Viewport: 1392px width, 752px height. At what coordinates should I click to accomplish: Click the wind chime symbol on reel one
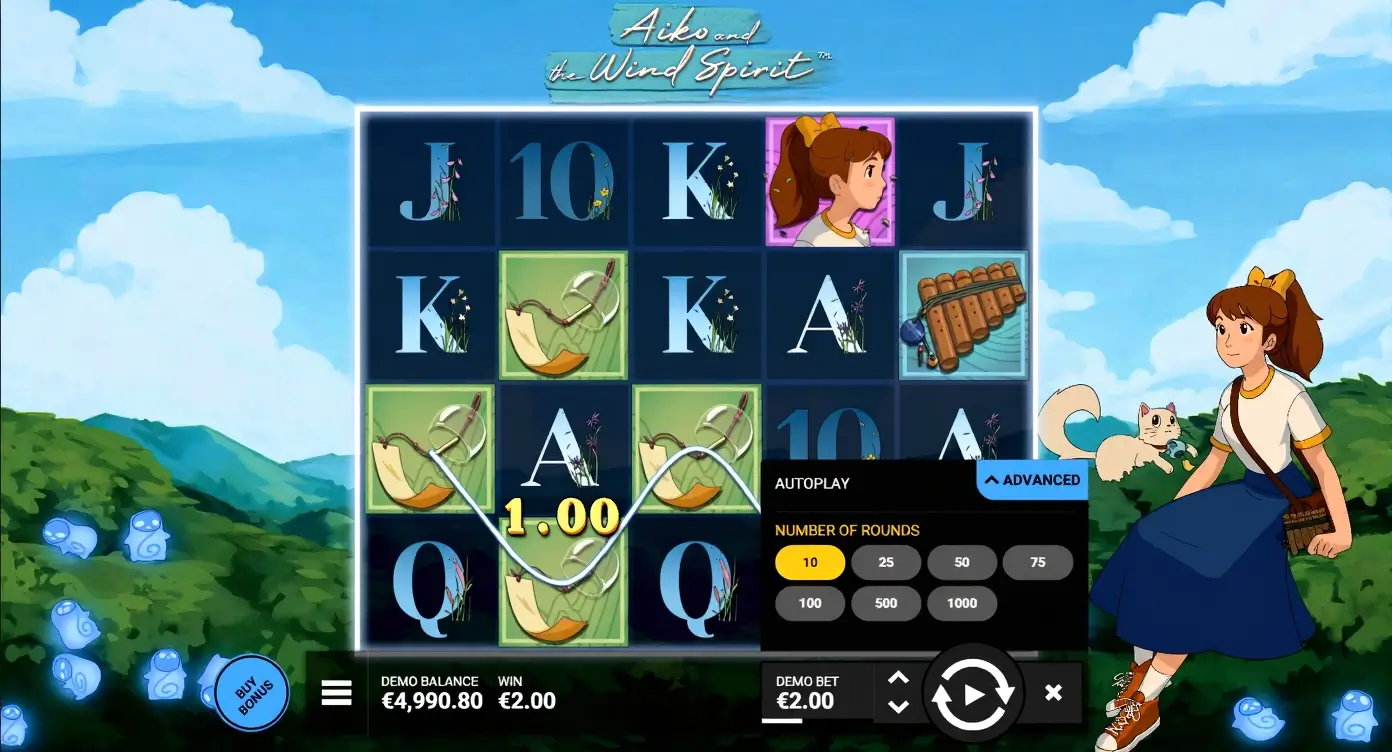click(x=430, y=448)
